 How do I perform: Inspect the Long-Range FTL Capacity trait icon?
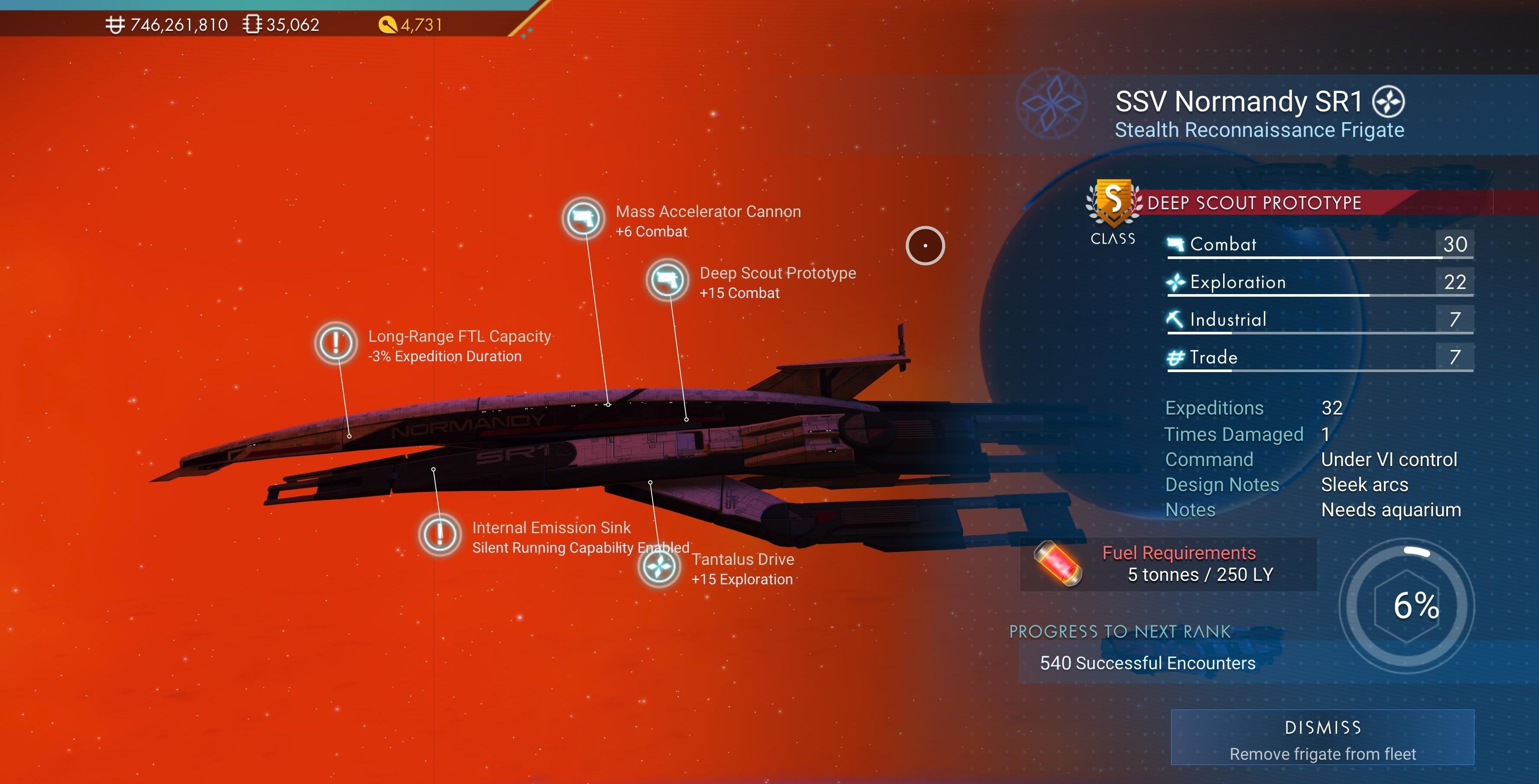click(336, 343)
